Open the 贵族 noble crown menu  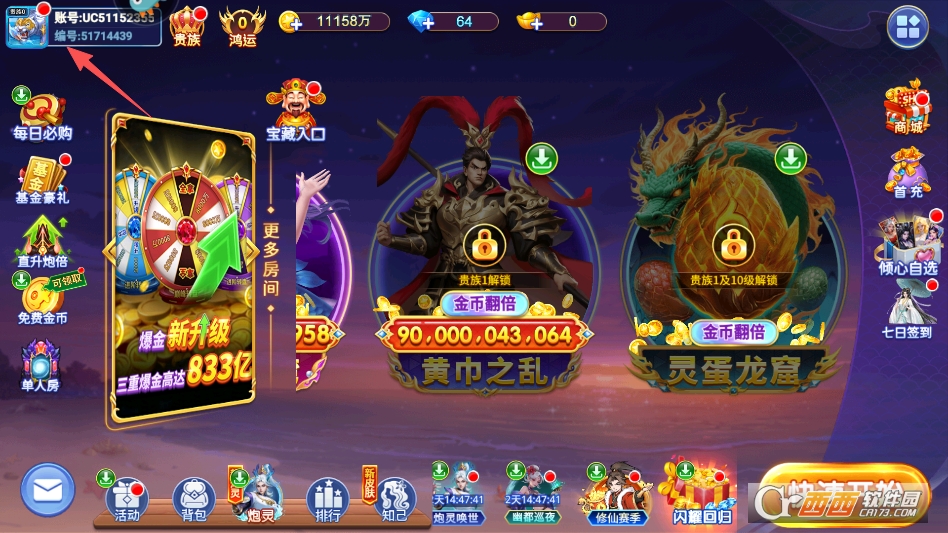point(187,26)
